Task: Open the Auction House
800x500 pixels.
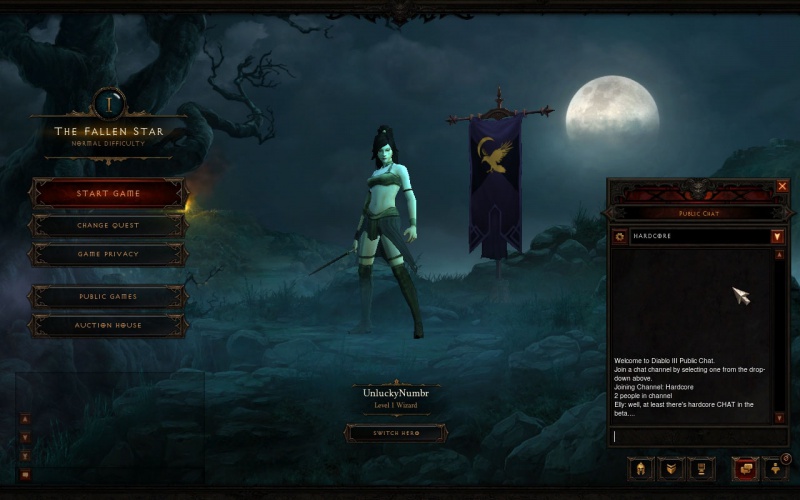Action: point(108,325)
